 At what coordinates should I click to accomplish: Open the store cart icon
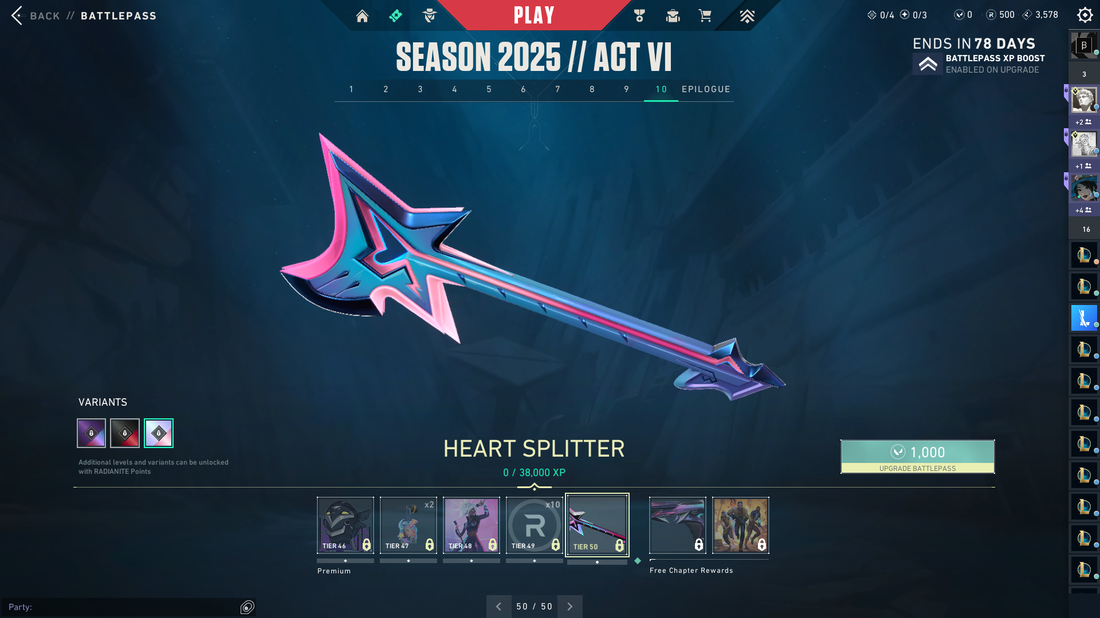tap(705, 16)
